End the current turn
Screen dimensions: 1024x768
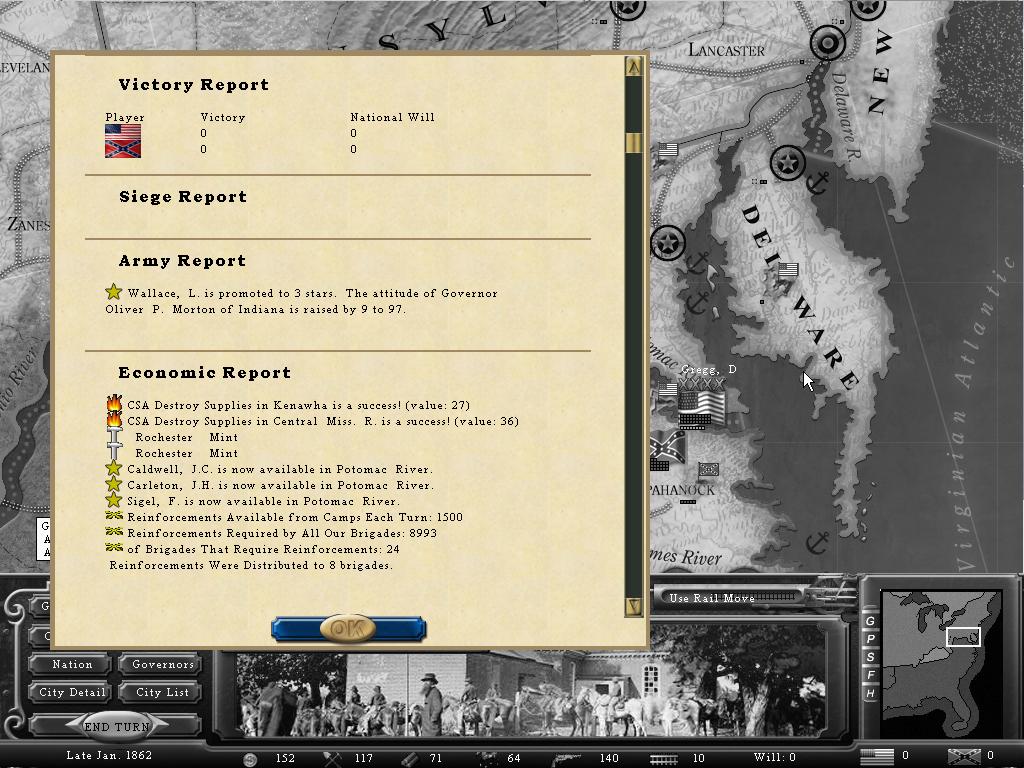[x=116, y=727]
